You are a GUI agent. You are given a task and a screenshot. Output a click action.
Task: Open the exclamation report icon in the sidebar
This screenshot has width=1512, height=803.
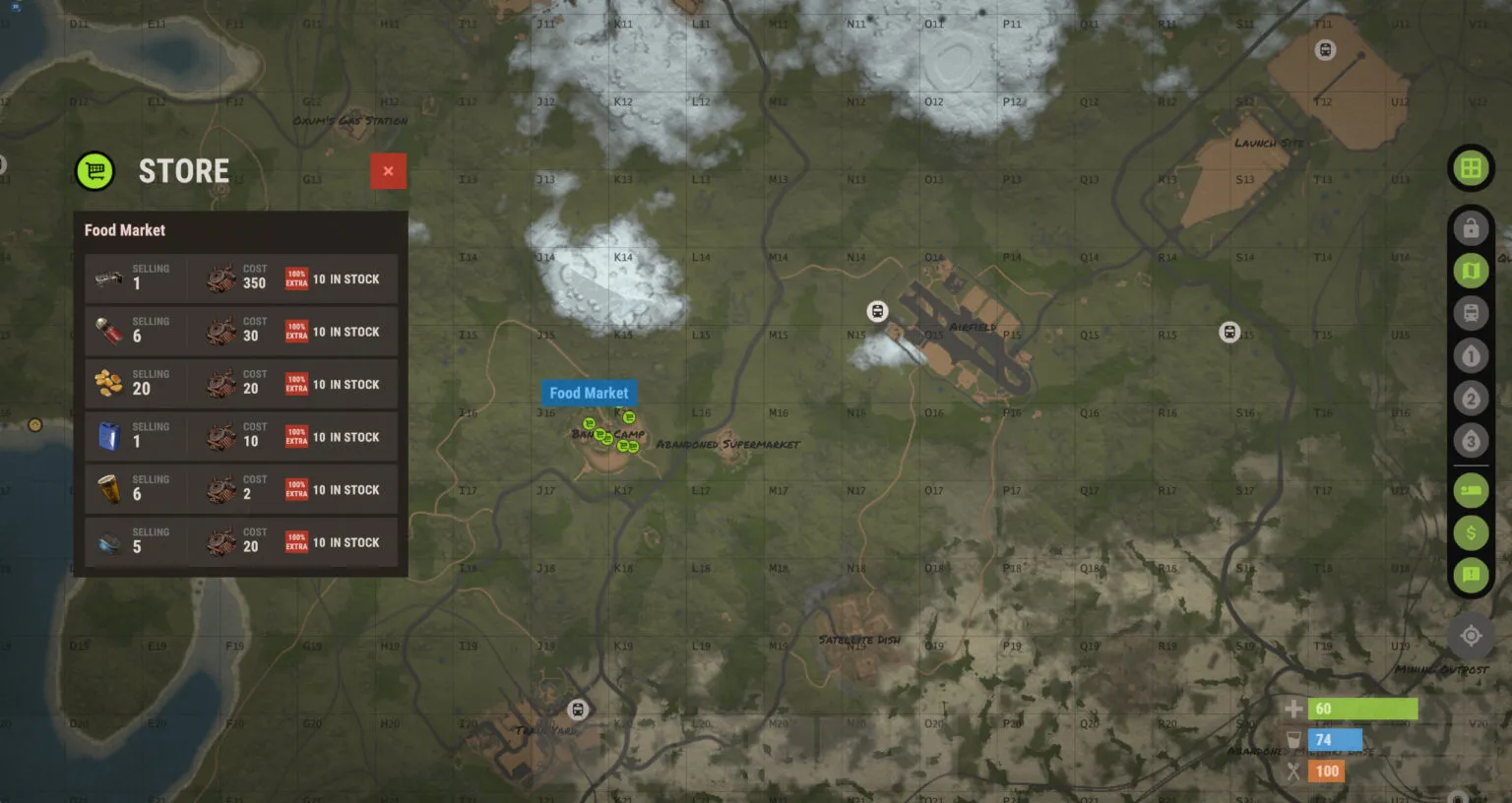coord(1471,575)
